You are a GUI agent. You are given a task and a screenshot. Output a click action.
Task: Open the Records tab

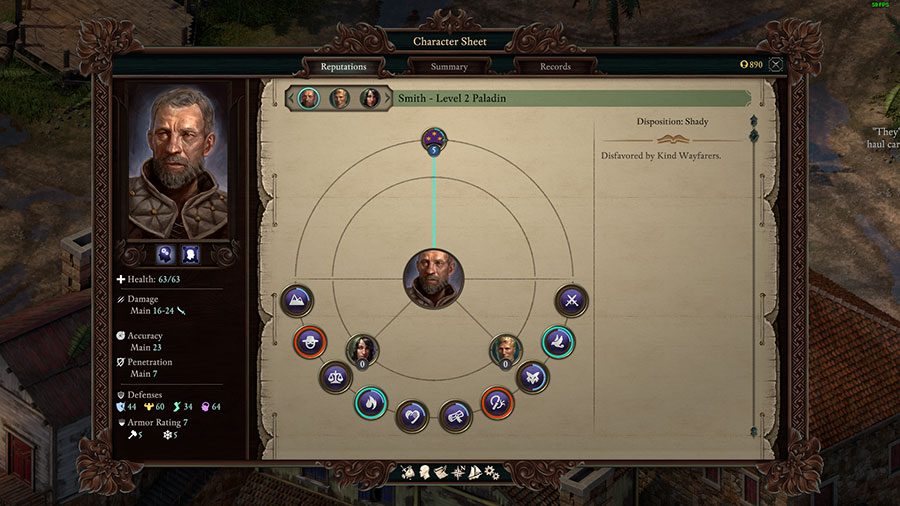point(555,67)
